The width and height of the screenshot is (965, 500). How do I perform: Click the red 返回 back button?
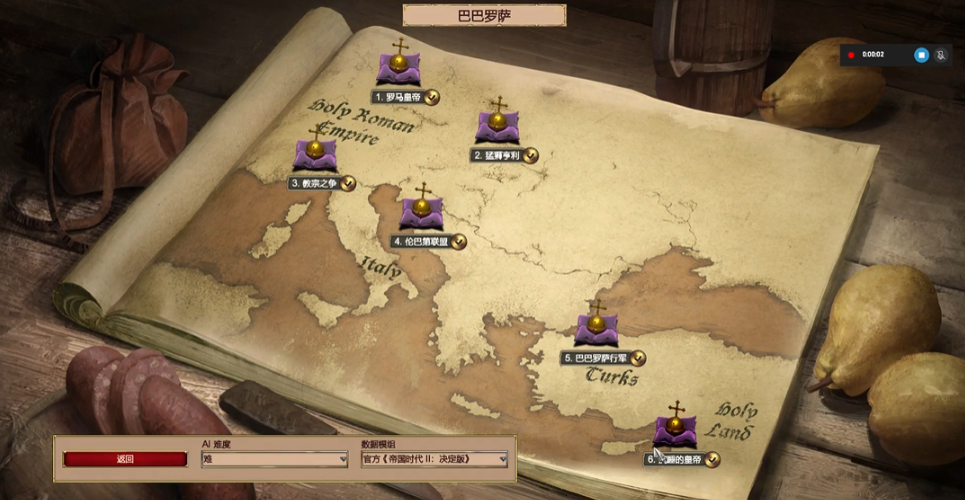pyautogui.click(x=125, y=460)
